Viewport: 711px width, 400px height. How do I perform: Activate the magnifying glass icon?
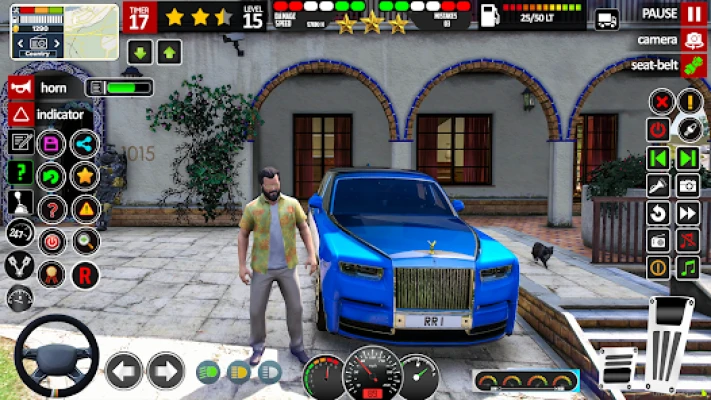[x=85, y=241]
